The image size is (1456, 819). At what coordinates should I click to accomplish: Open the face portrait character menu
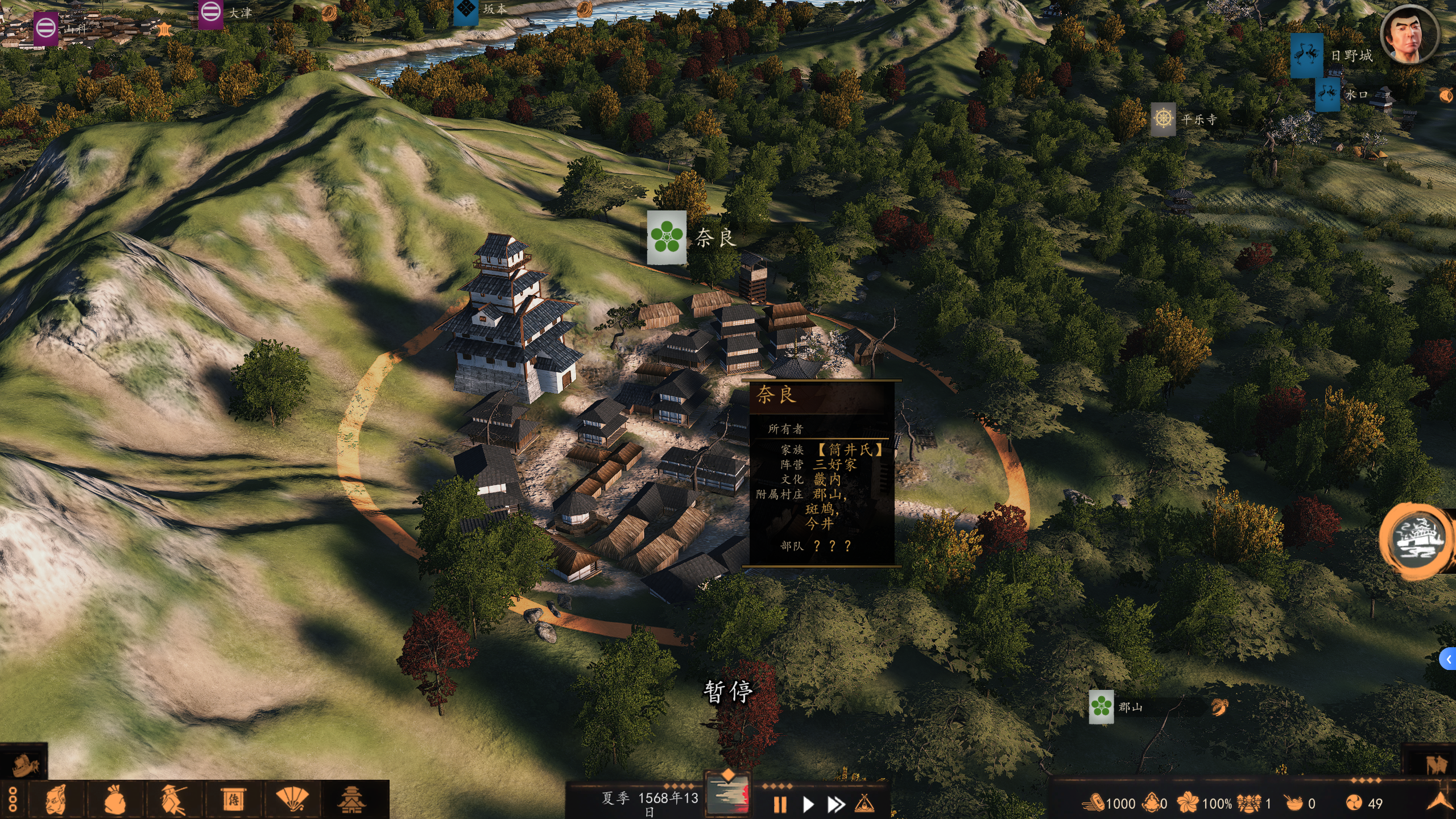point(56,800)
